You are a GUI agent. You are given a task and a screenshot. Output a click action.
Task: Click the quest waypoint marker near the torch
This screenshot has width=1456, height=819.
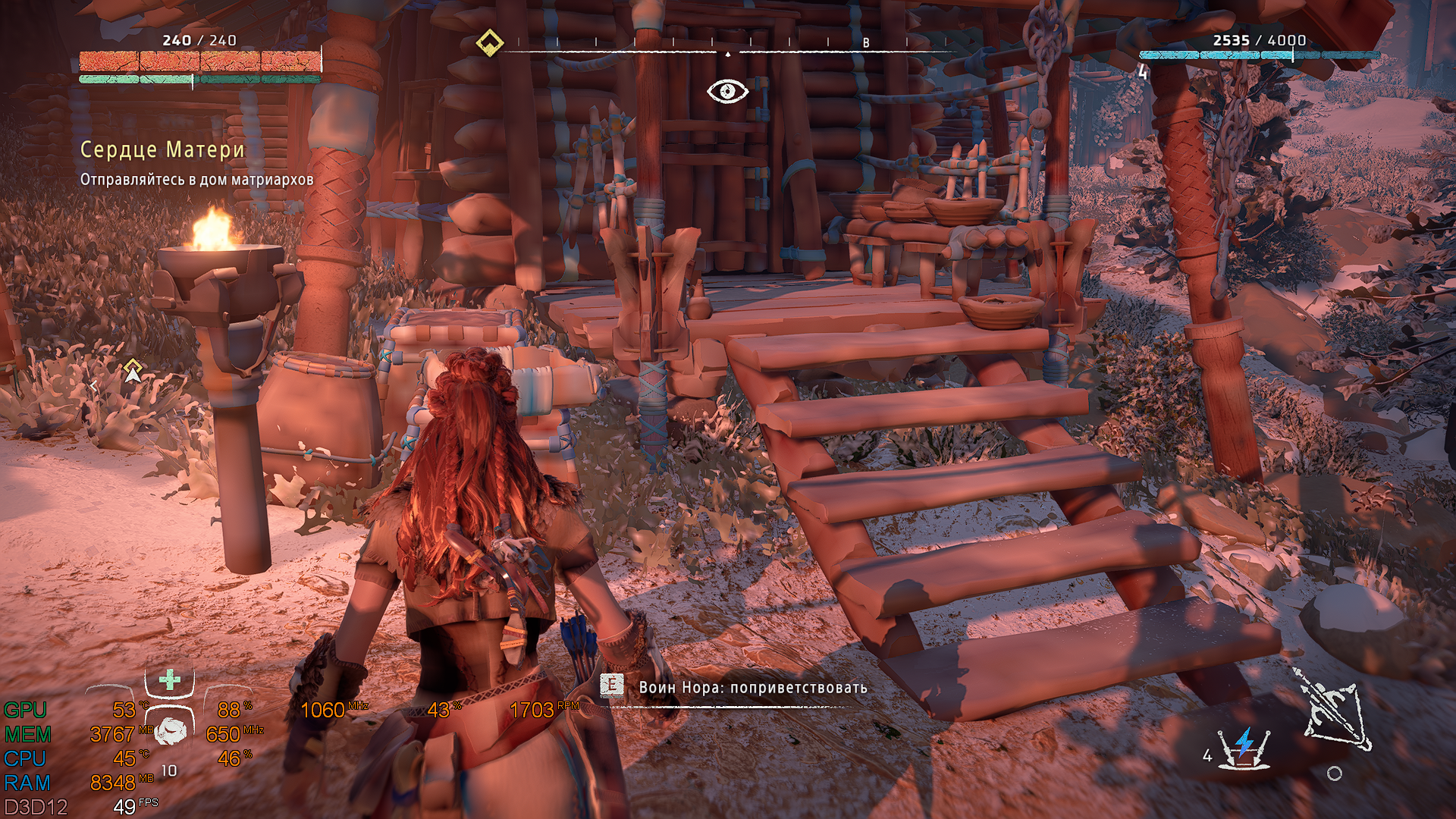[133, 371]
